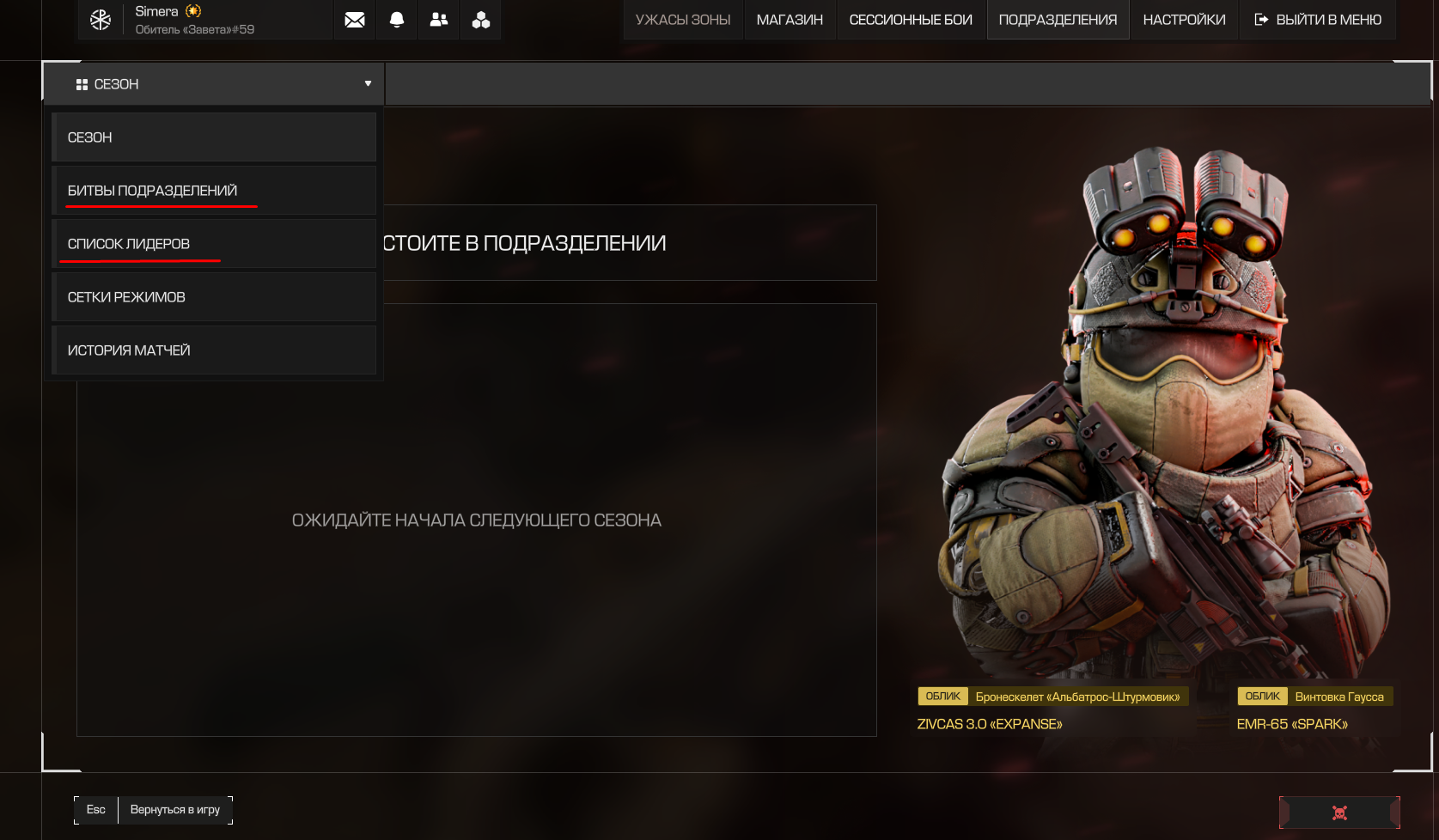Go to СЕССИОННЫЕ БОИ

[911, 20]
